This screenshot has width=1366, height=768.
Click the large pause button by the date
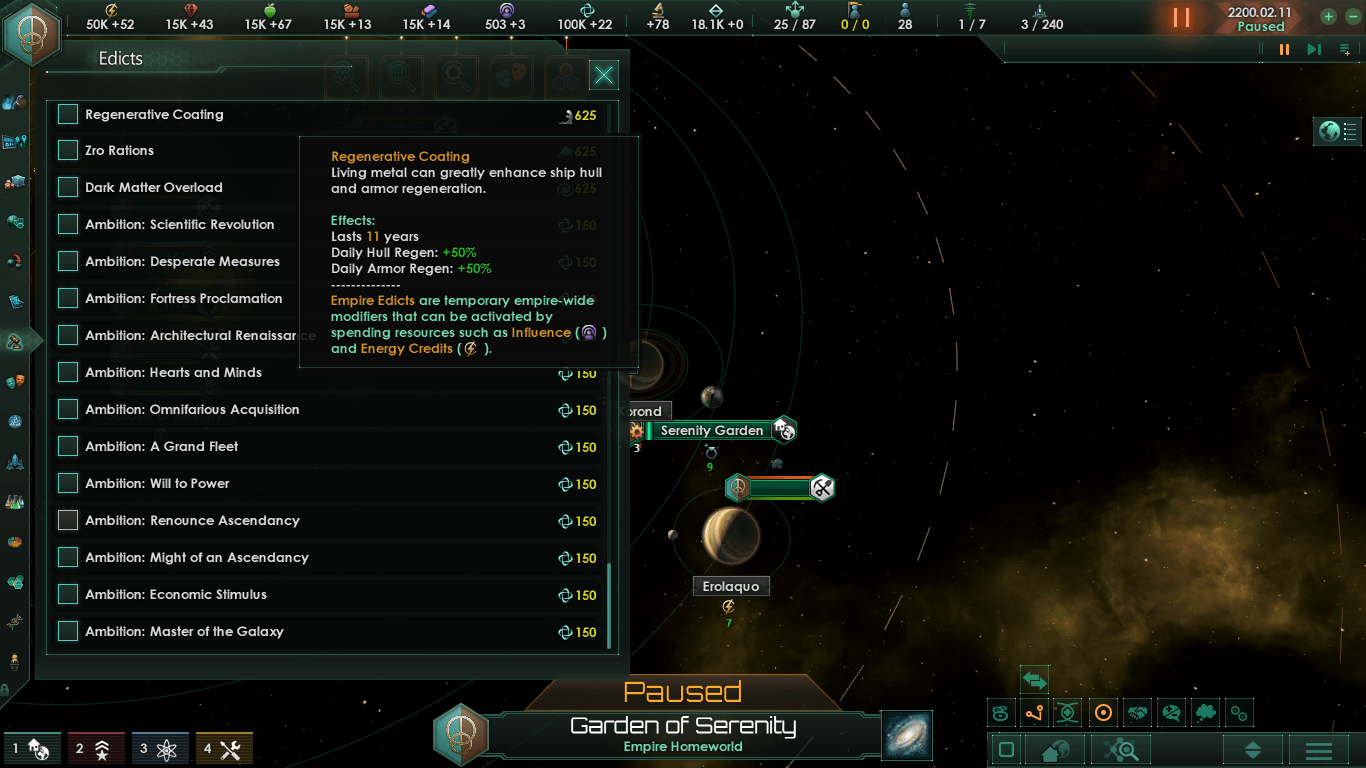(x=1182, y=18)
